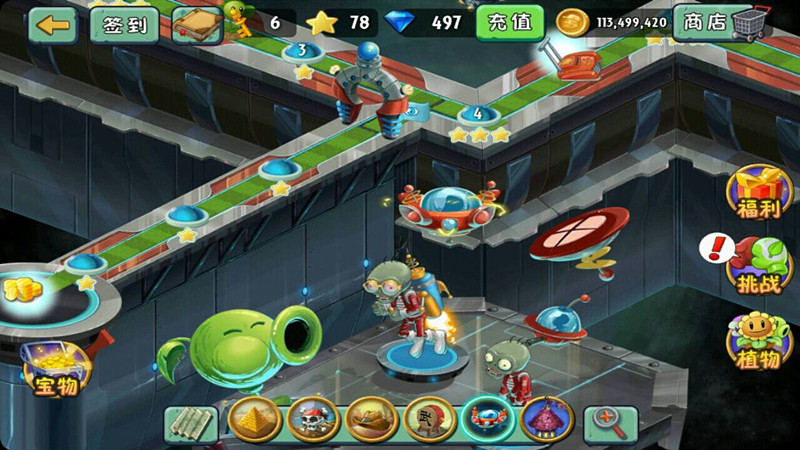Image resolution: width=800 pixels, height=450 pixels.
Task: Open the 宝物 treasure chest
Action: click(x=55, y=365)
